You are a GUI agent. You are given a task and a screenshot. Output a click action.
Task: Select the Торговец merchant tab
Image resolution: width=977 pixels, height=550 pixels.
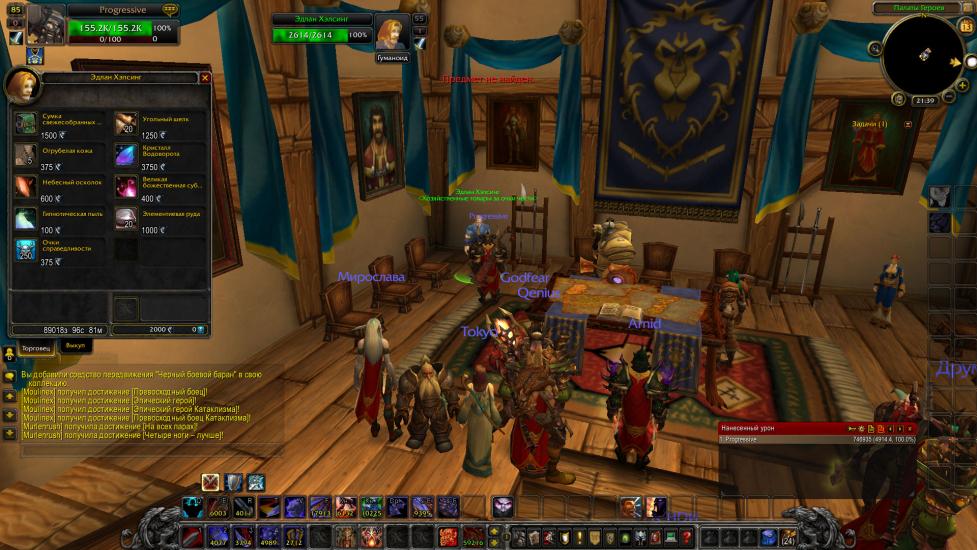(x=36, y=347)
